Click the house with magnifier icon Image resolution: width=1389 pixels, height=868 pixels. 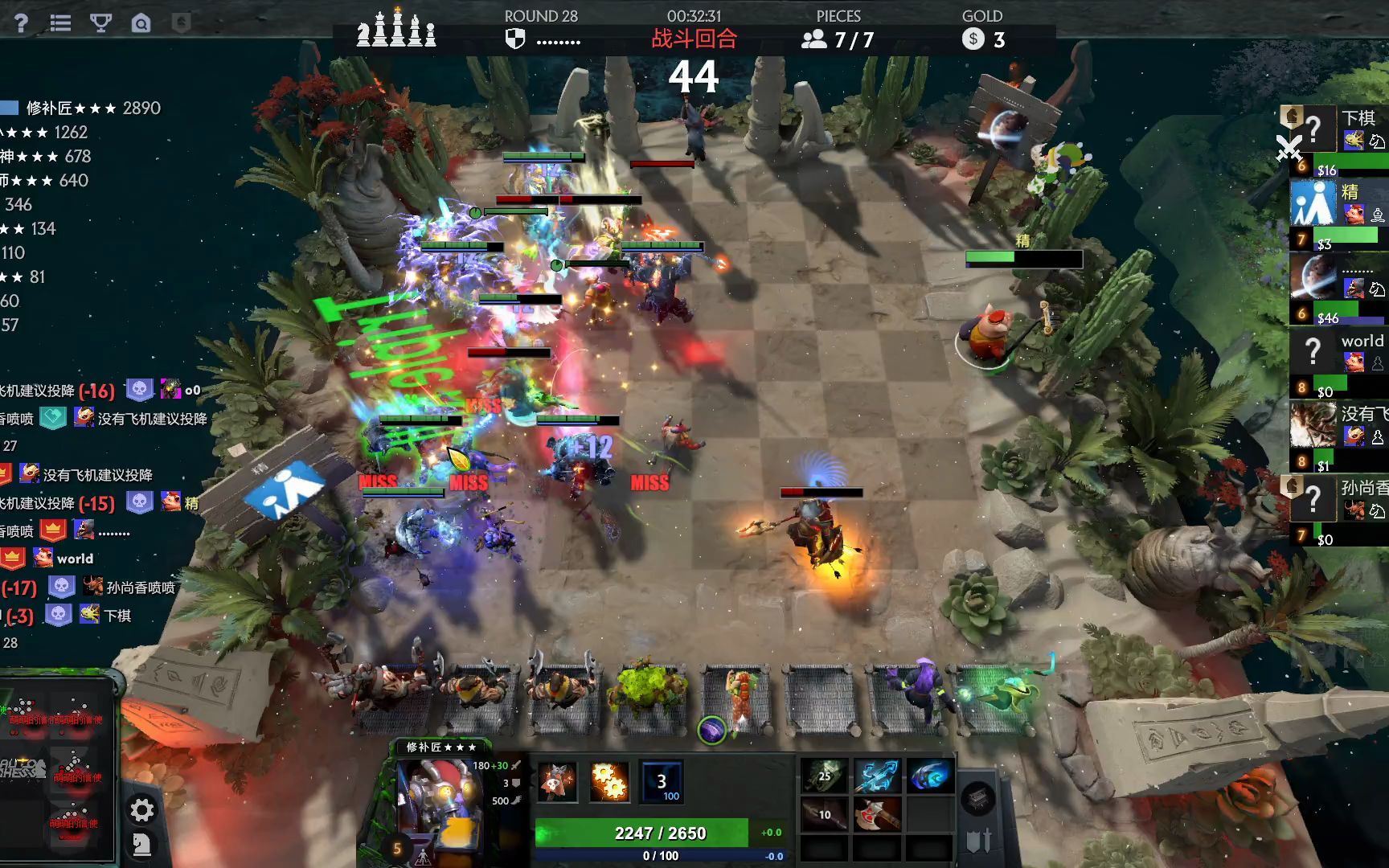(141, 23)
